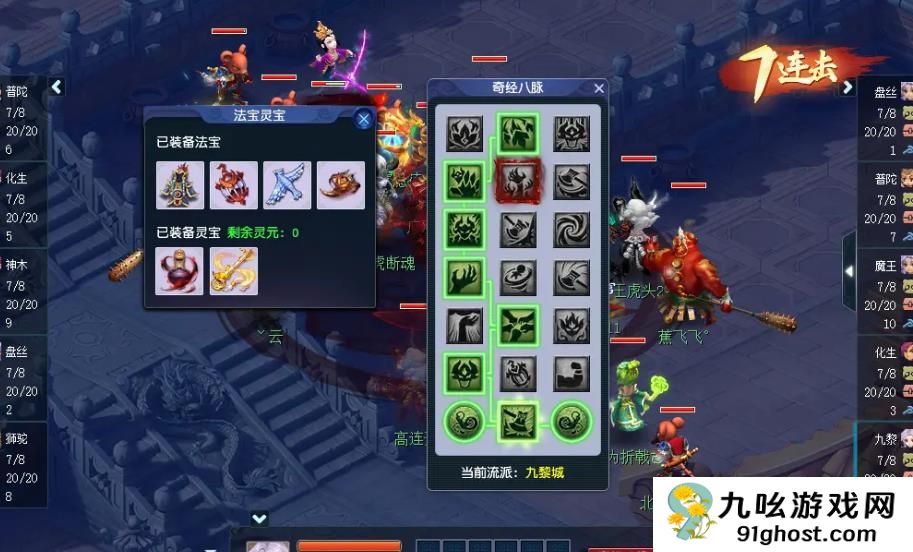Close the 法宝灵宝 panel
Viewport: 913px width, 552px height.
click(x=364, y=119)
